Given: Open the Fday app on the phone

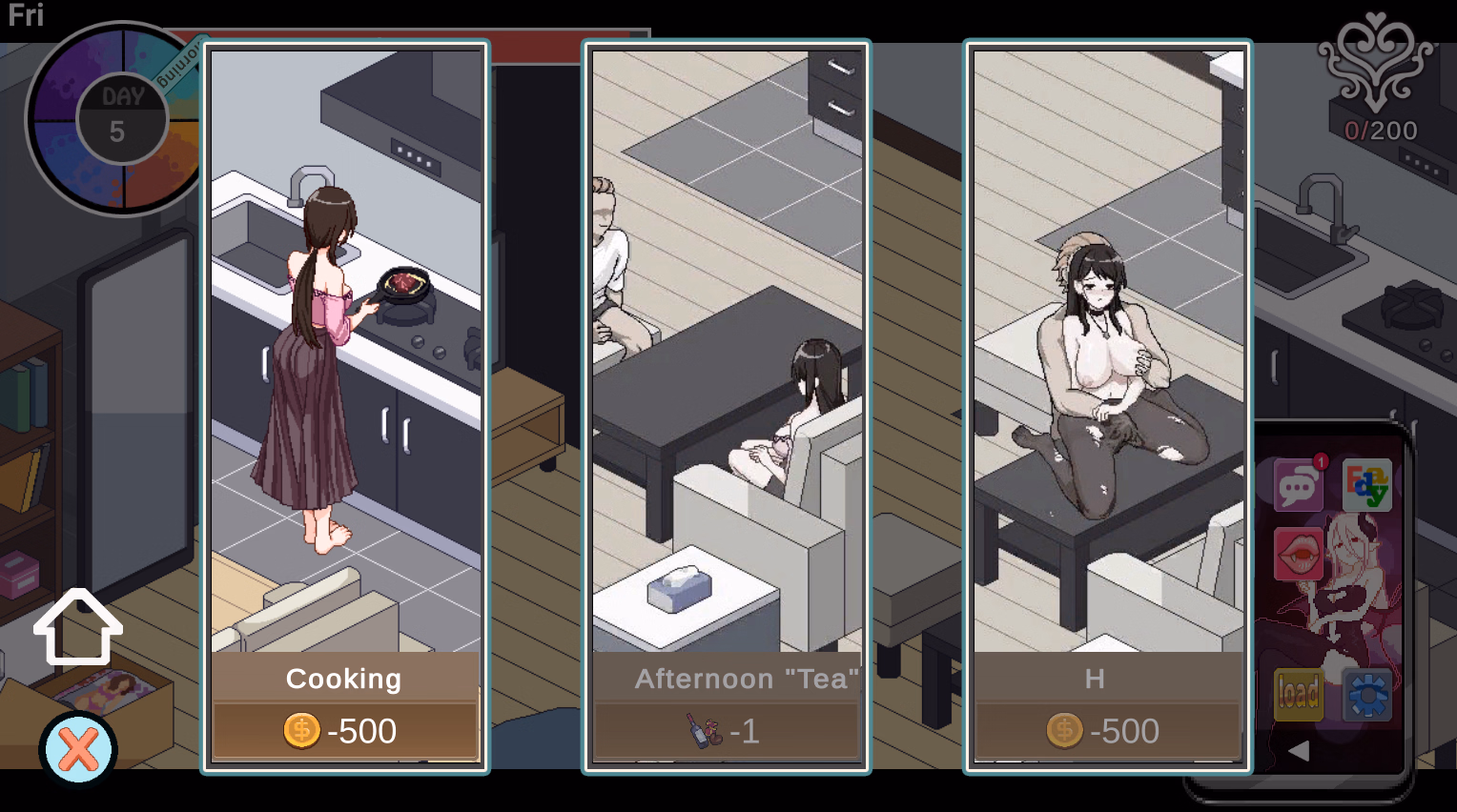Looking at the screenshot, I should click(1365, 484).
